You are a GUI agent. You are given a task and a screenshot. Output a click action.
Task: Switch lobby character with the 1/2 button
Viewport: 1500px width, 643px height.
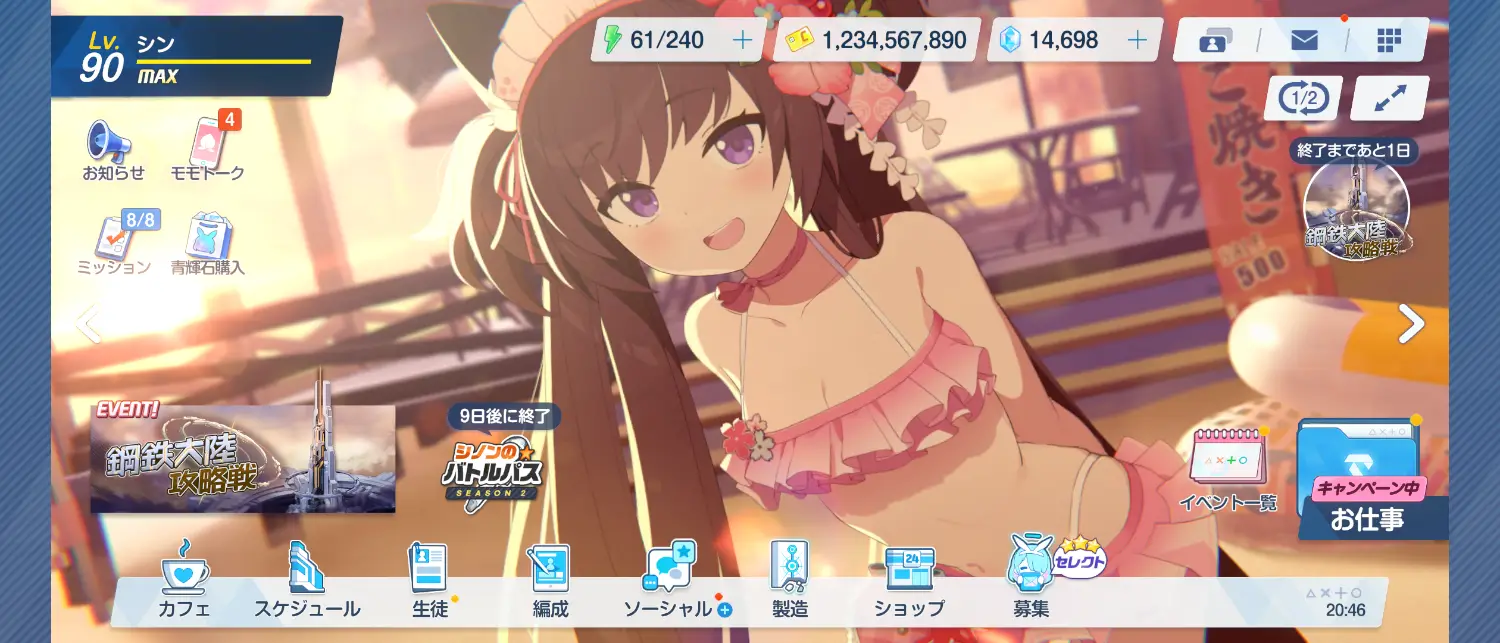(x=1302, y=98)
